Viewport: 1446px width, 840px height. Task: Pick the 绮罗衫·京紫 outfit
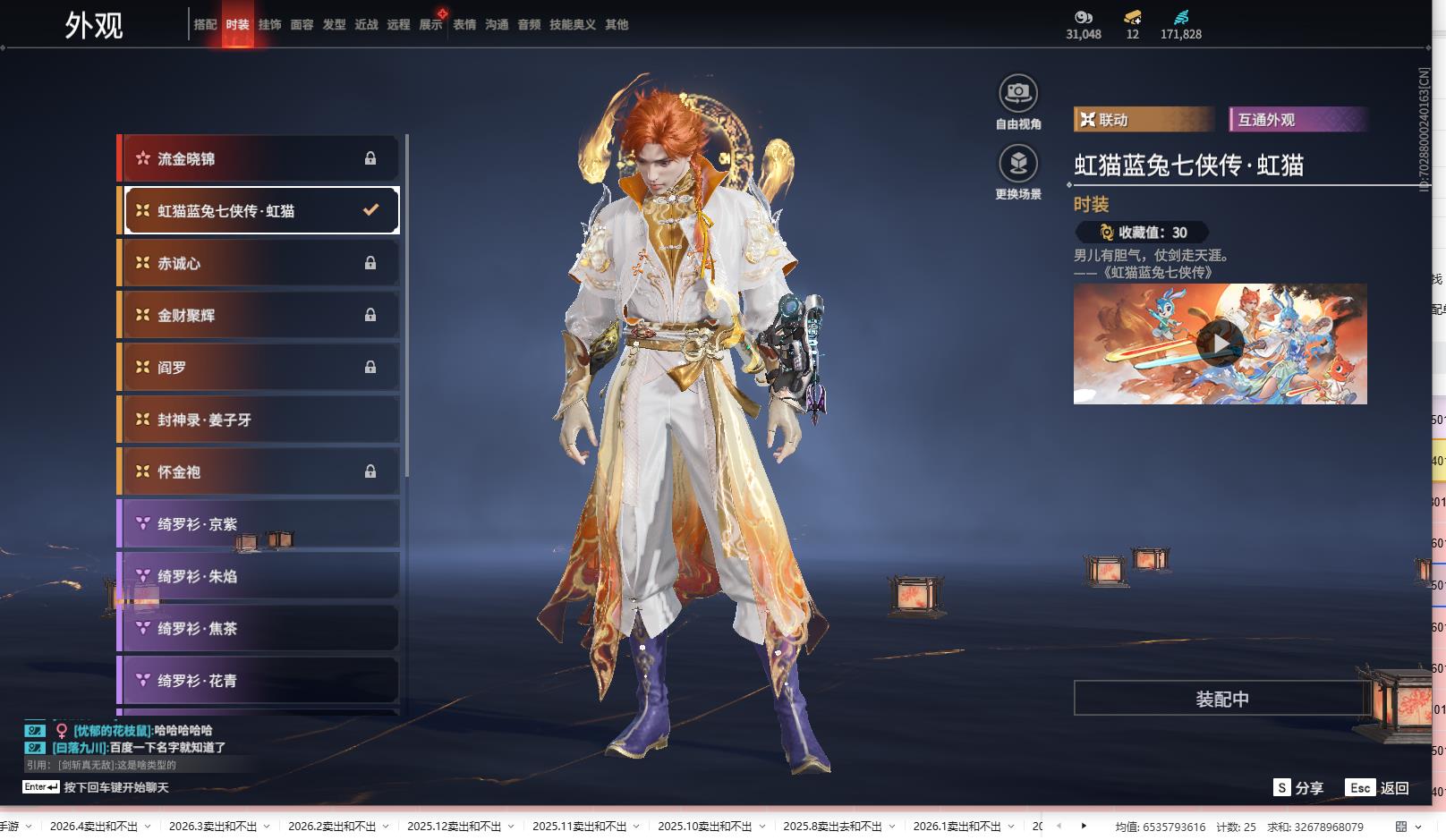(259, 524)
